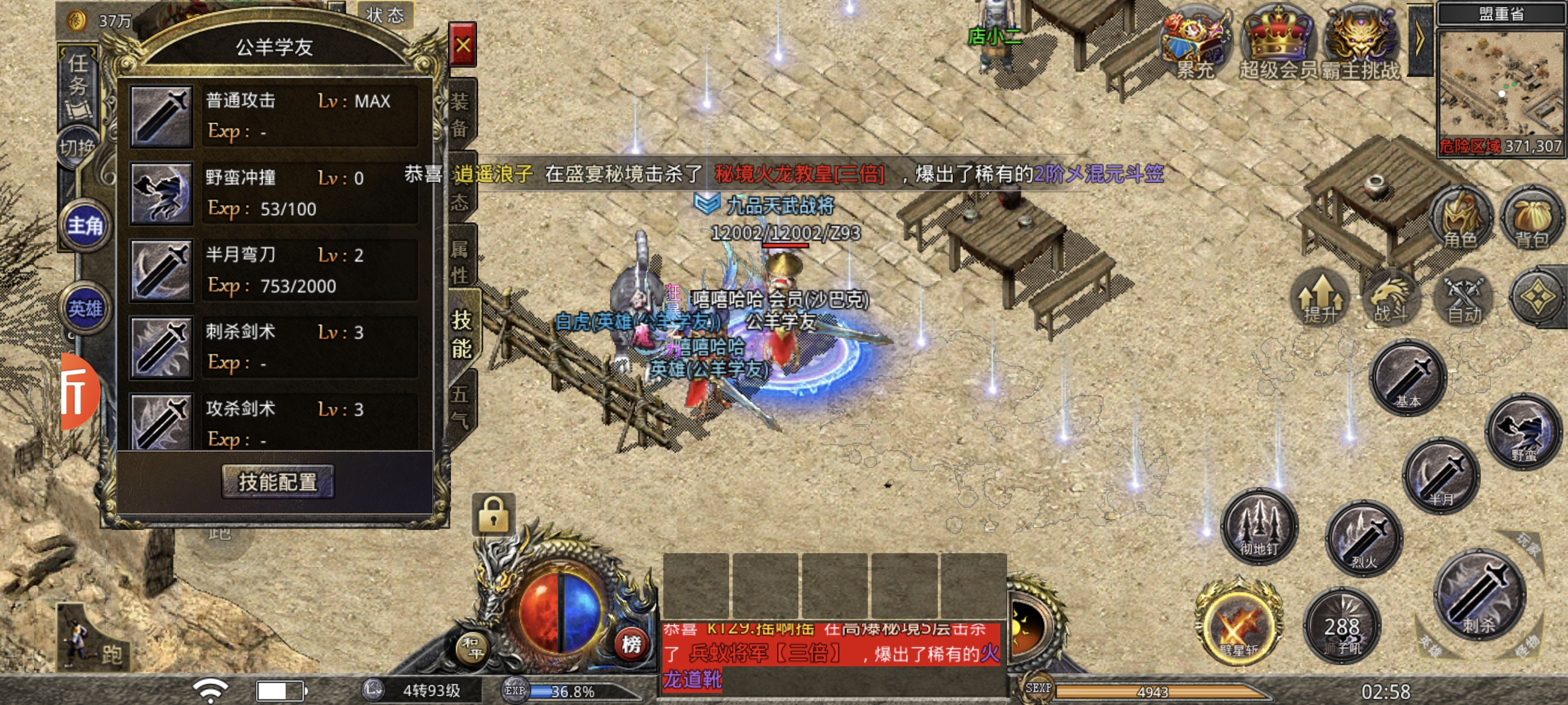Select the 半月弯刀 skill row
Screen dimensions: 1568x705
(274, 270)
